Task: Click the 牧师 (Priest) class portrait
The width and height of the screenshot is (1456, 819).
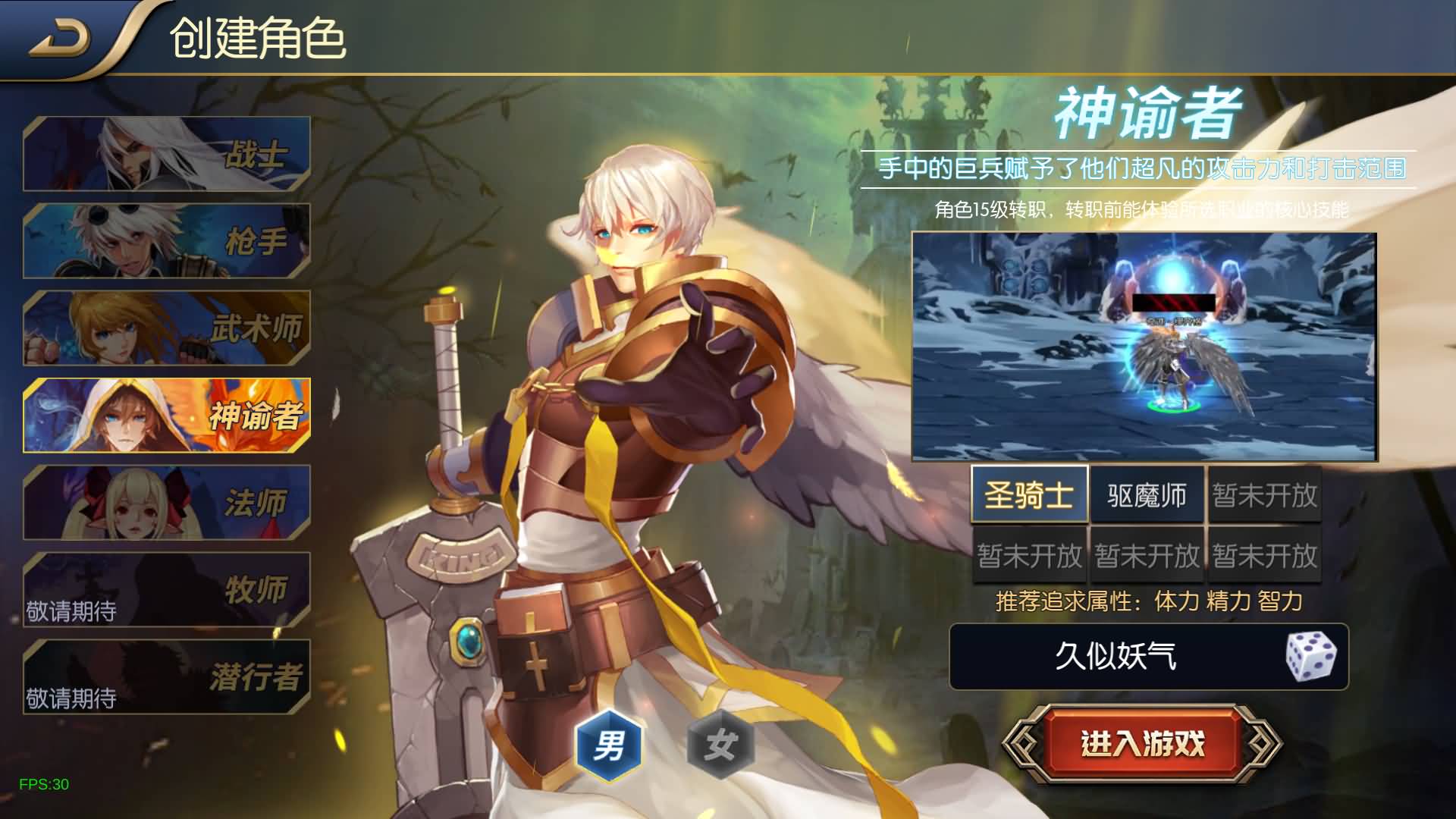Action: [167, 590]
